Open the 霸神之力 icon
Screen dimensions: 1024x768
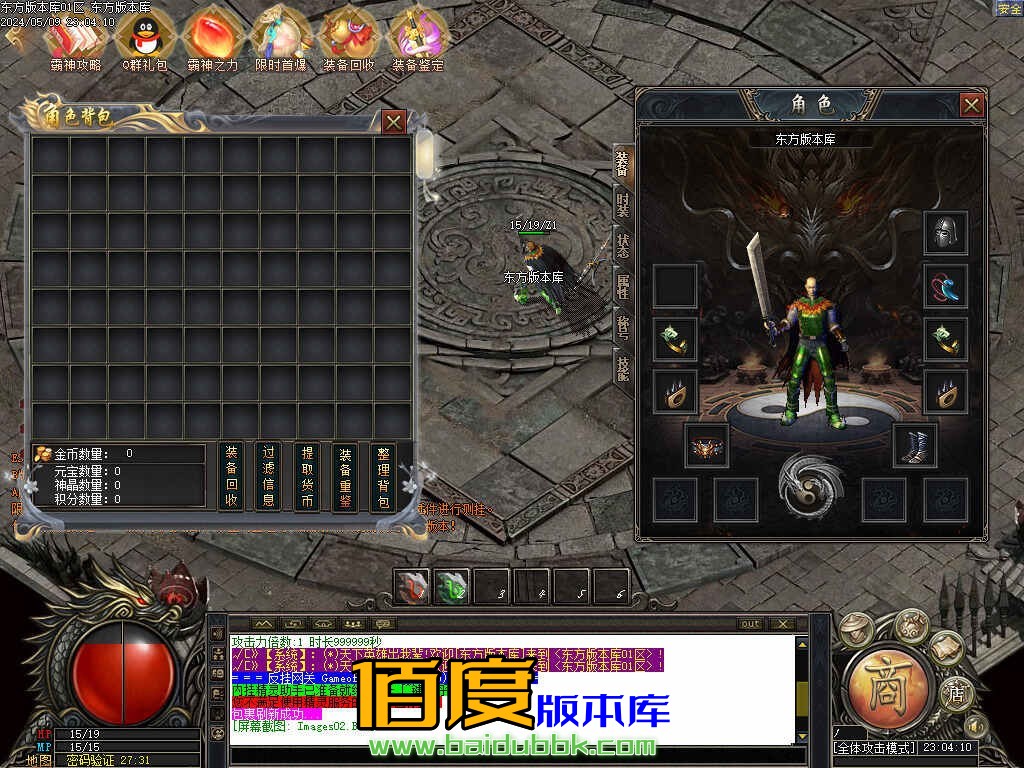point(213,38)
